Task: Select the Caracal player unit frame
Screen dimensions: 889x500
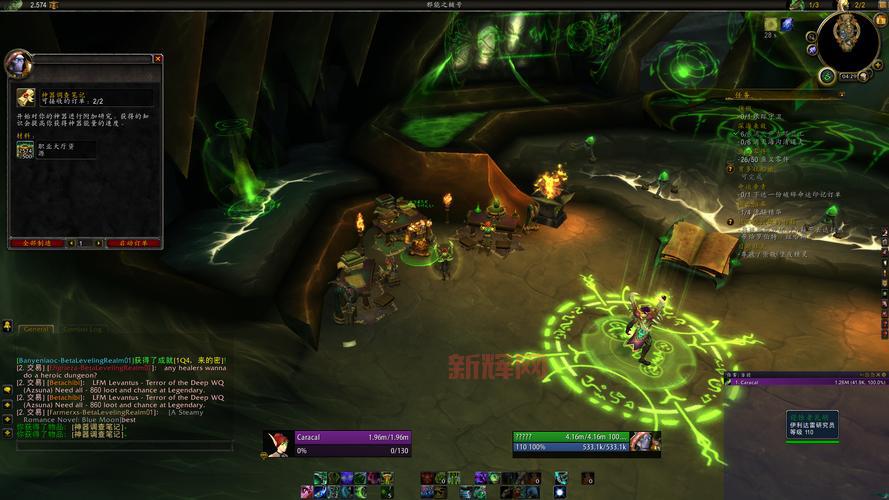Action: click(352, 443)
